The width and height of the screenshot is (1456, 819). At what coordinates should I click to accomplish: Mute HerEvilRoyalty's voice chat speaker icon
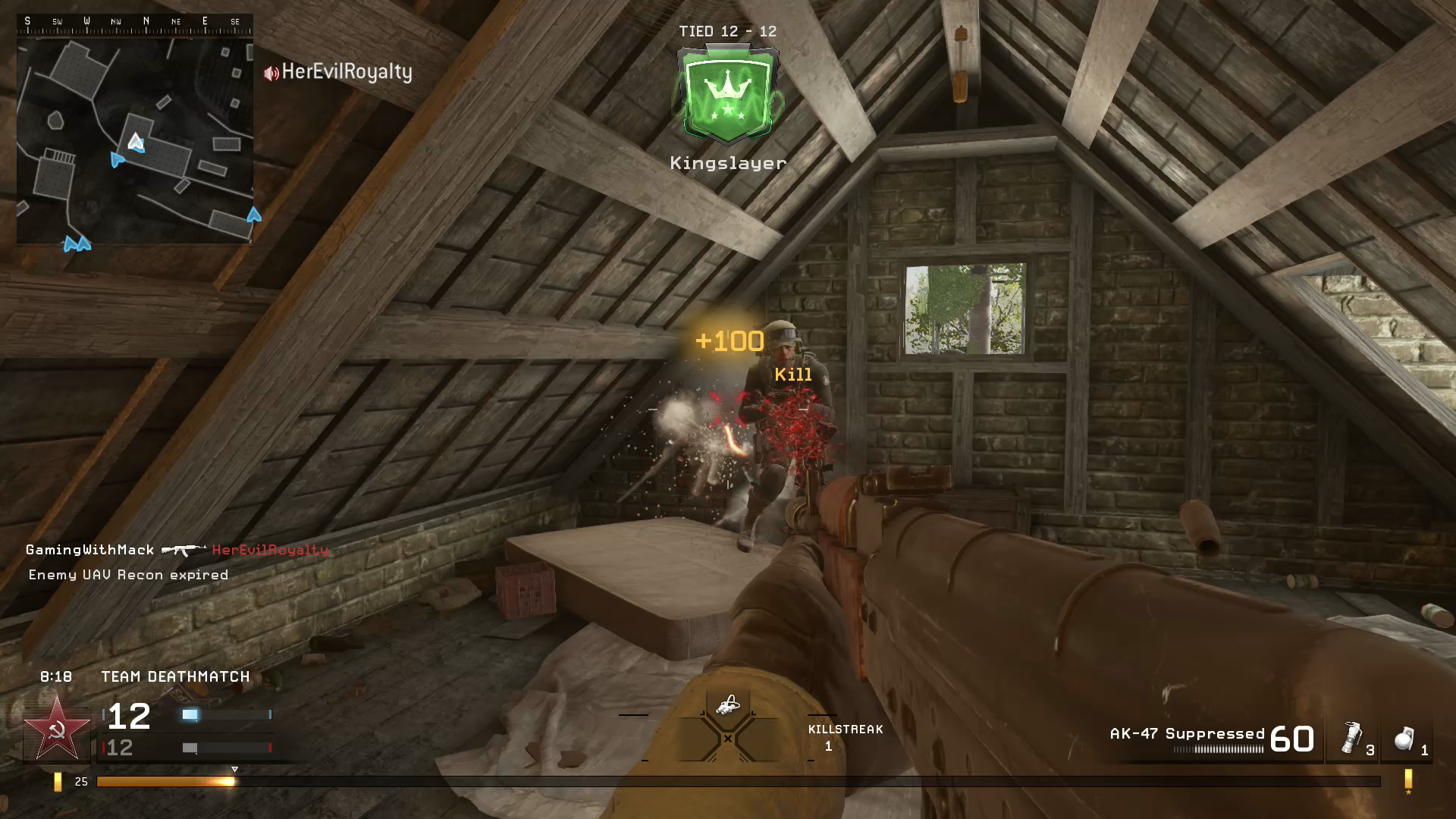270,73
